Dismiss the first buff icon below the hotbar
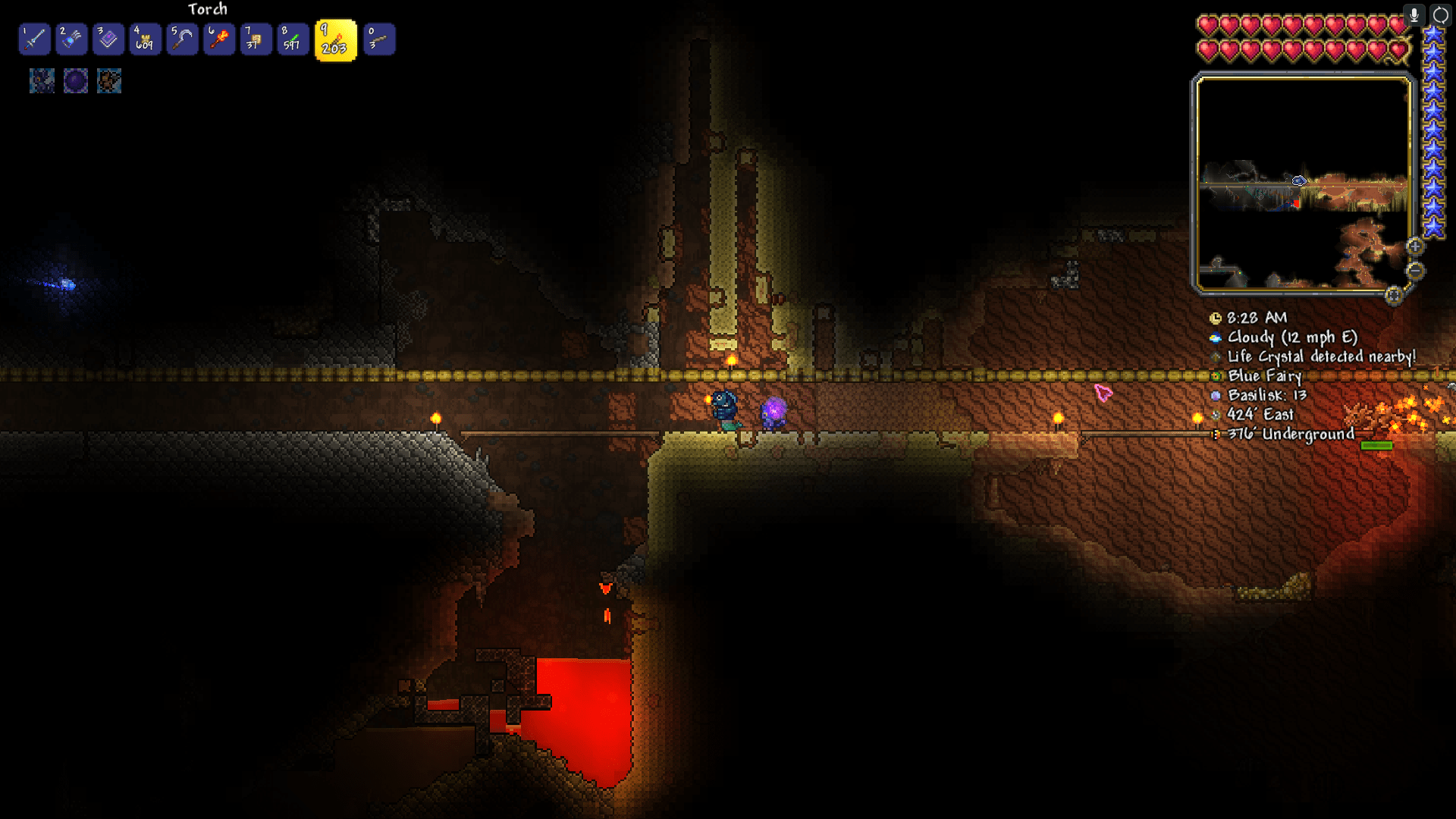 pyautogui.click(x=42, y=81)
